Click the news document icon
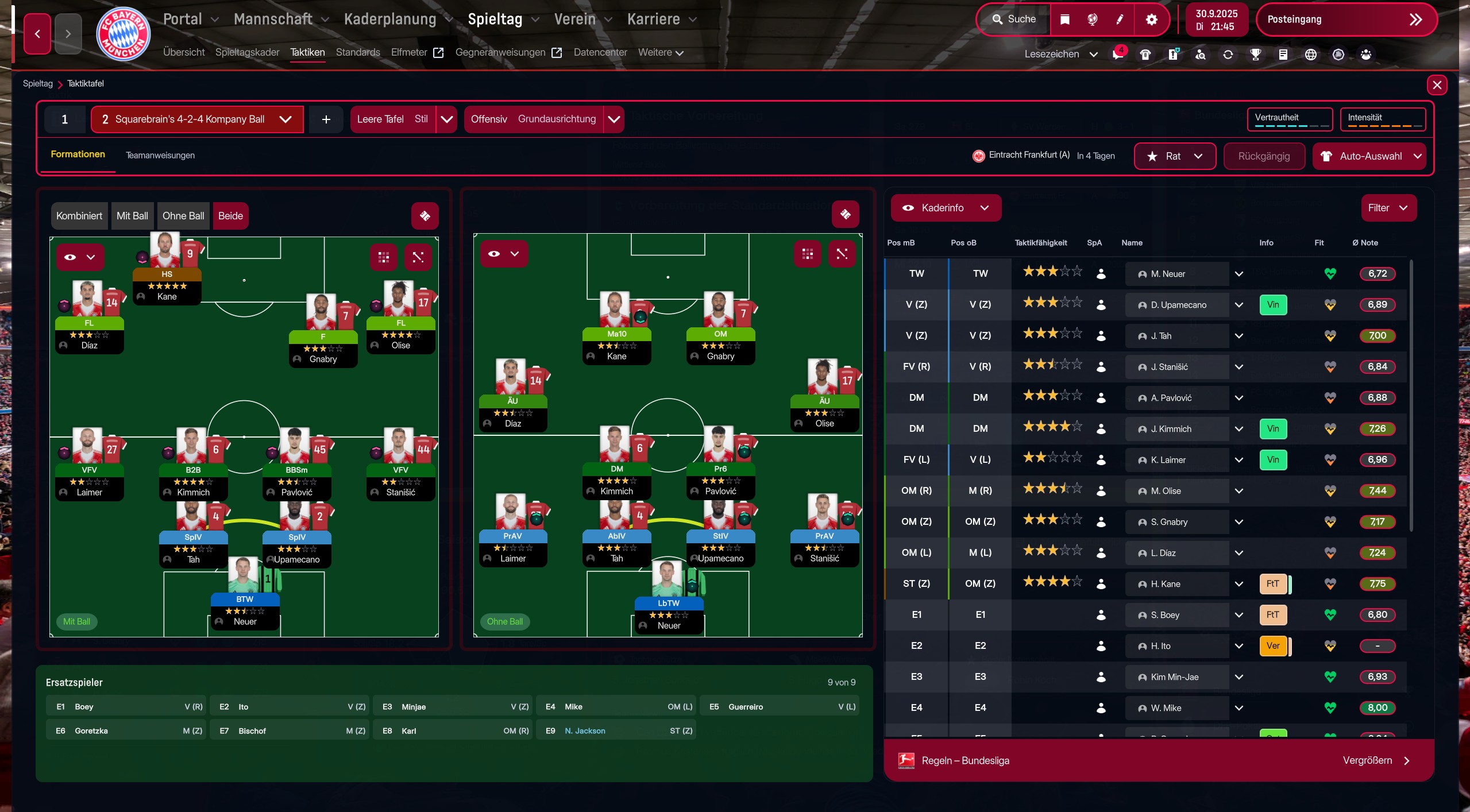1470x812 pixels. (x=1283, y=54)
